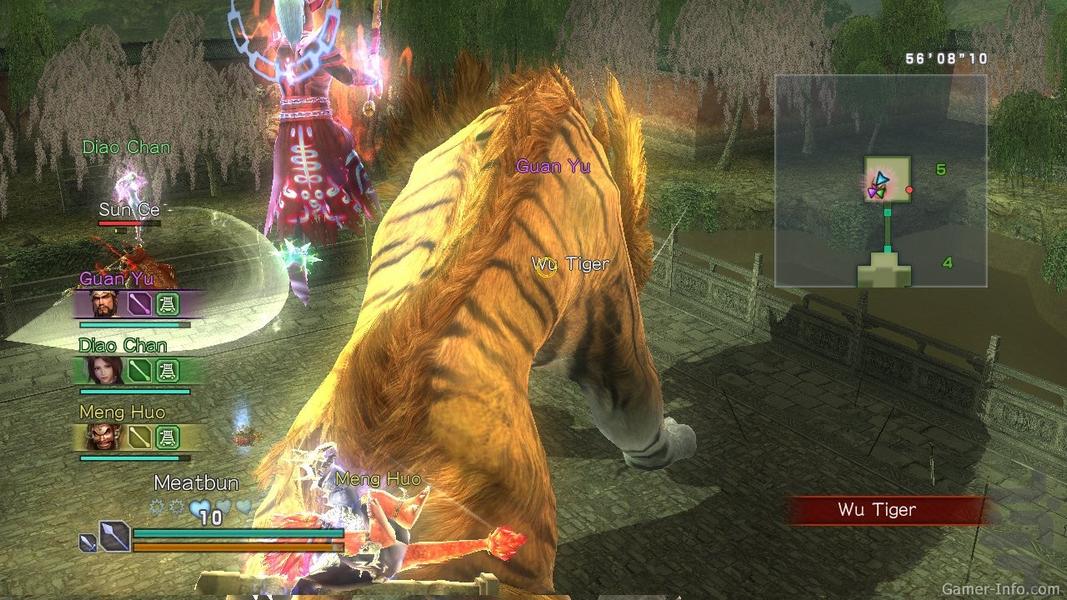Screen dimensions: 1067x600
Task: Select Guan Yu's portrait in the party list
Action: click(x=104, y=303)
